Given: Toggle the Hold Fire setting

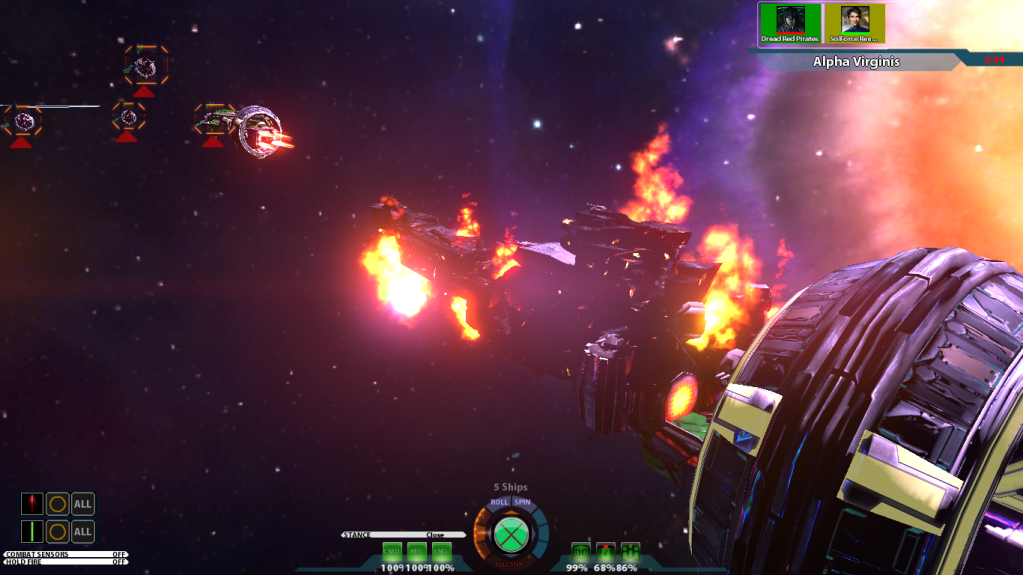Looking at the screenshot, I should [66, 562].
